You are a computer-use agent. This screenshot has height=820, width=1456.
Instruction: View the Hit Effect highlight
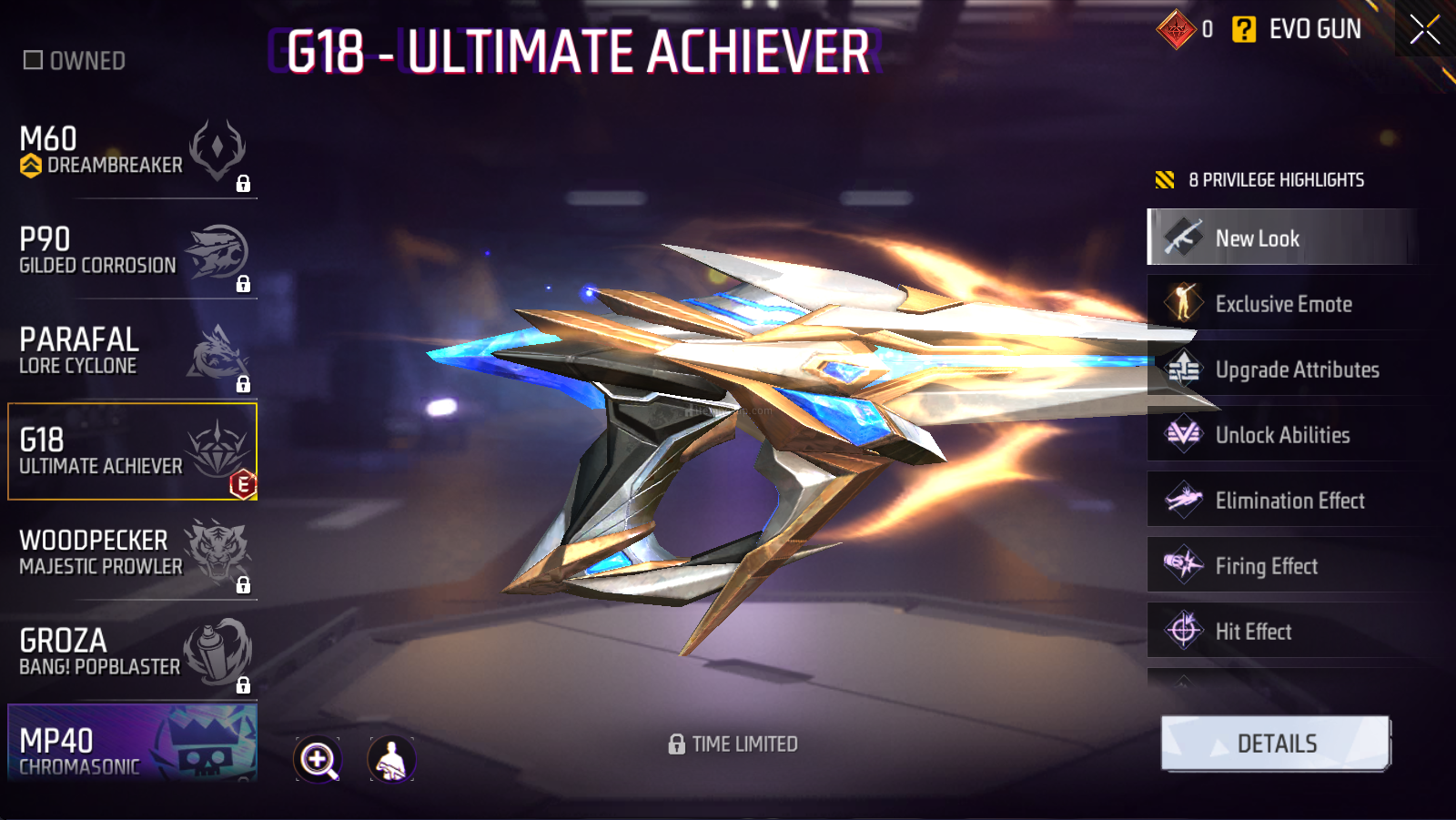click(1281, 632)
